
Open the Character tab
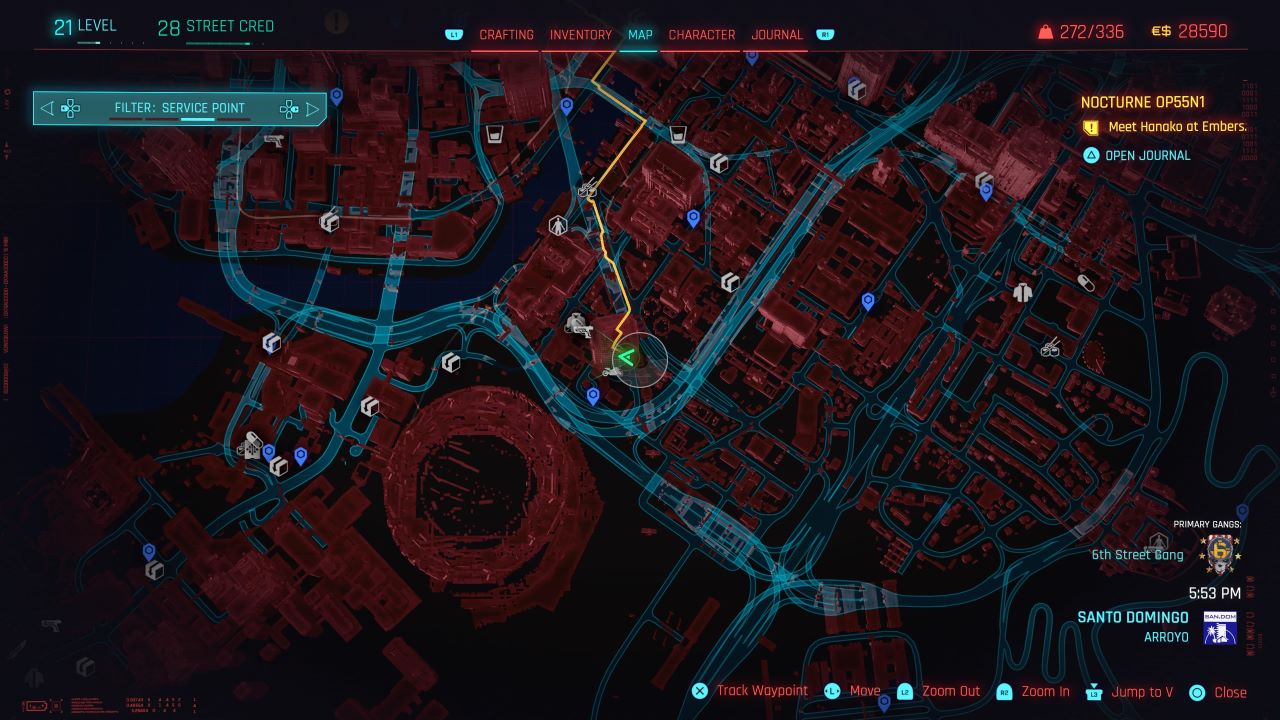point(701,34)
